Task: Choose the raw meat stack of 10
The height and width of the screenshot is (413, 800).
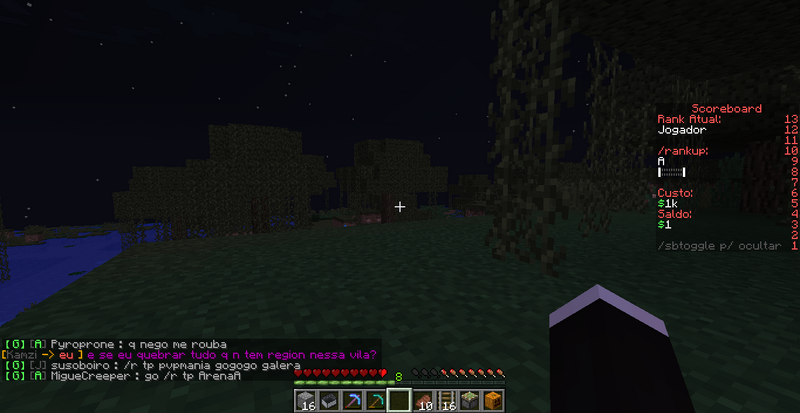Action: 423,400
